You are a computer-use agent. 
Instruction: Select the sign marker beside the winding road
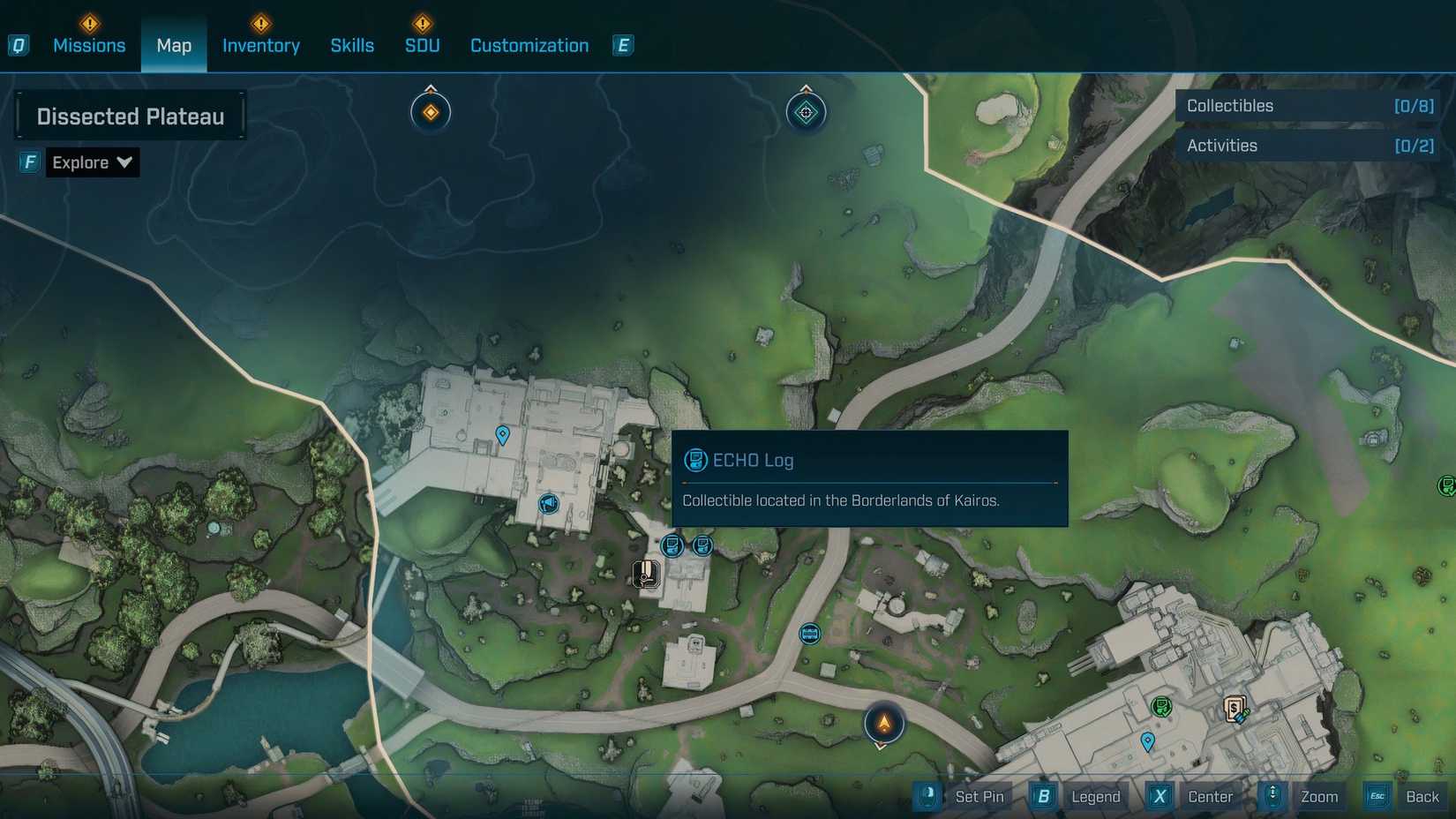pos(807,634)
